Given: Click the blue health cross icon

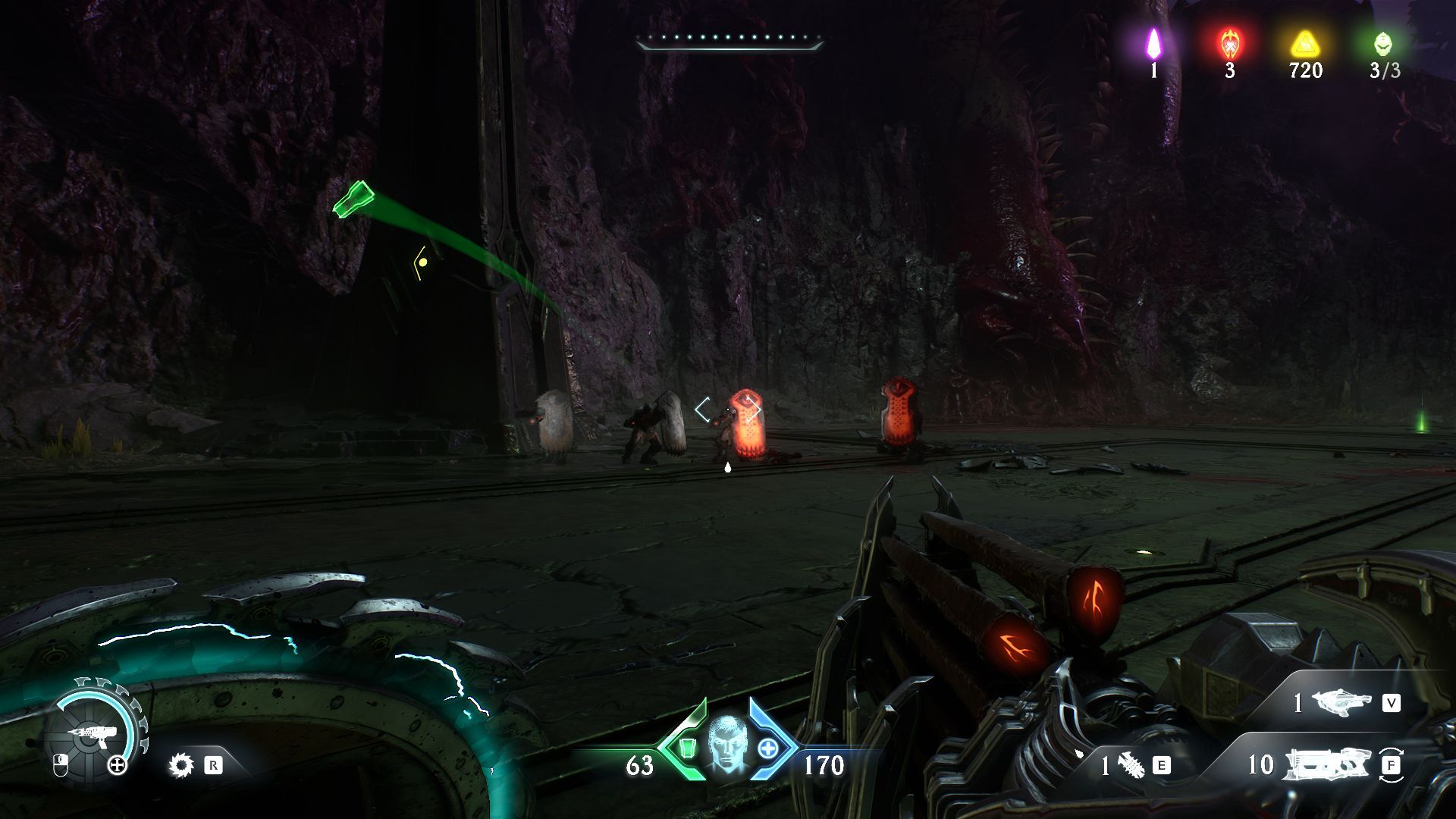Looking at the screenshot, I should click(x=768, y=748).
